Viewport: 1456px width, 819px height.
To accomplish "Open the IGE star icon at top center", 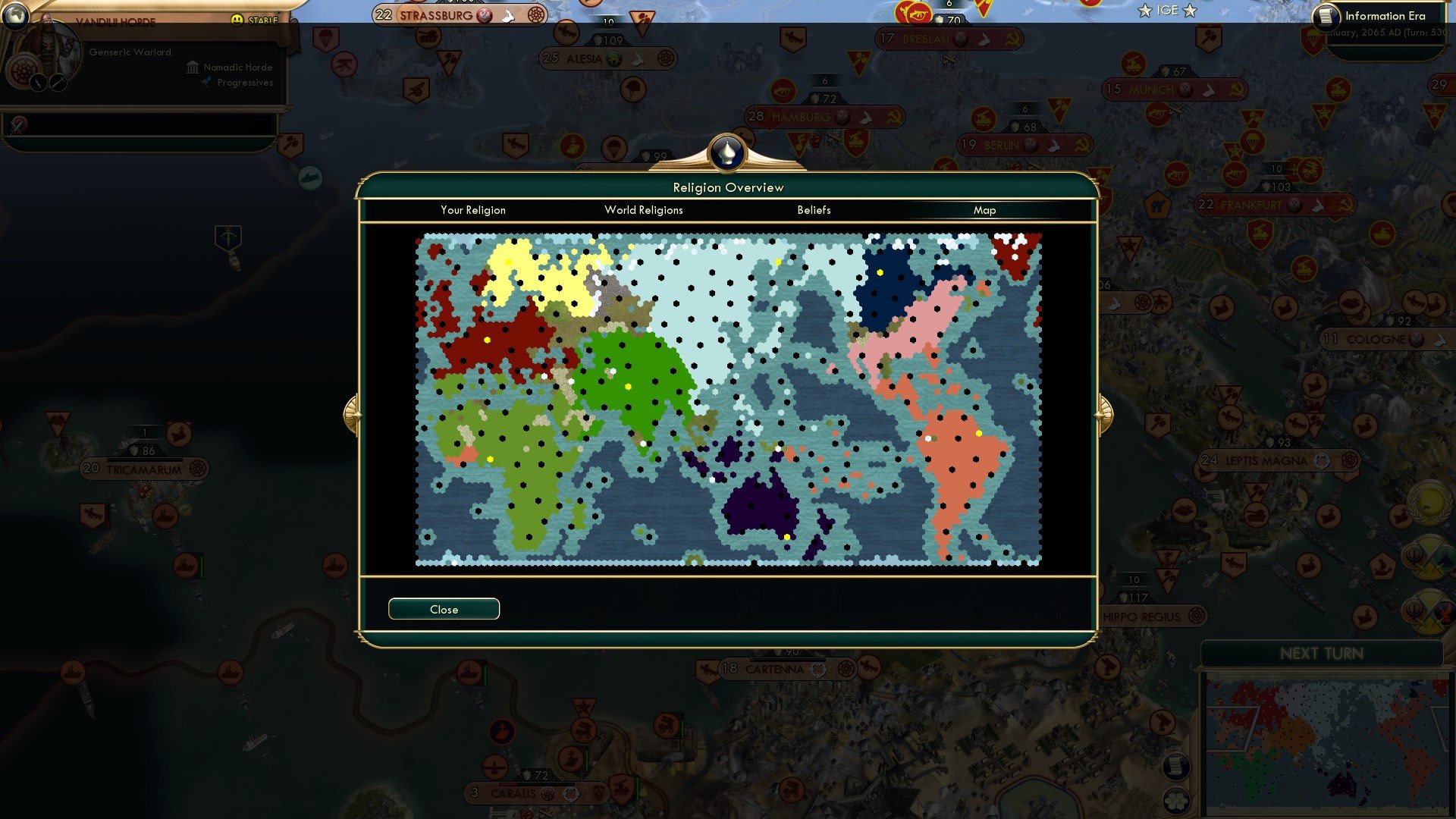I will (1145, 11).
